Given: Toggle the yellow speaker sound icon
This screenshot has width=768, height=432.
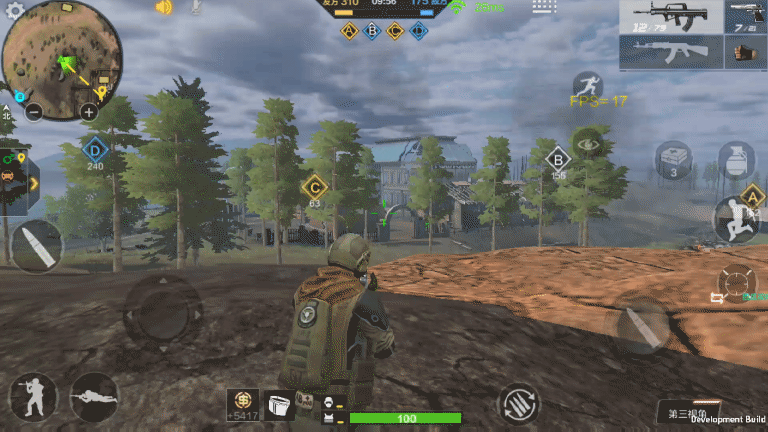Looking at the screenshot, I should click(x=164, y=8).
